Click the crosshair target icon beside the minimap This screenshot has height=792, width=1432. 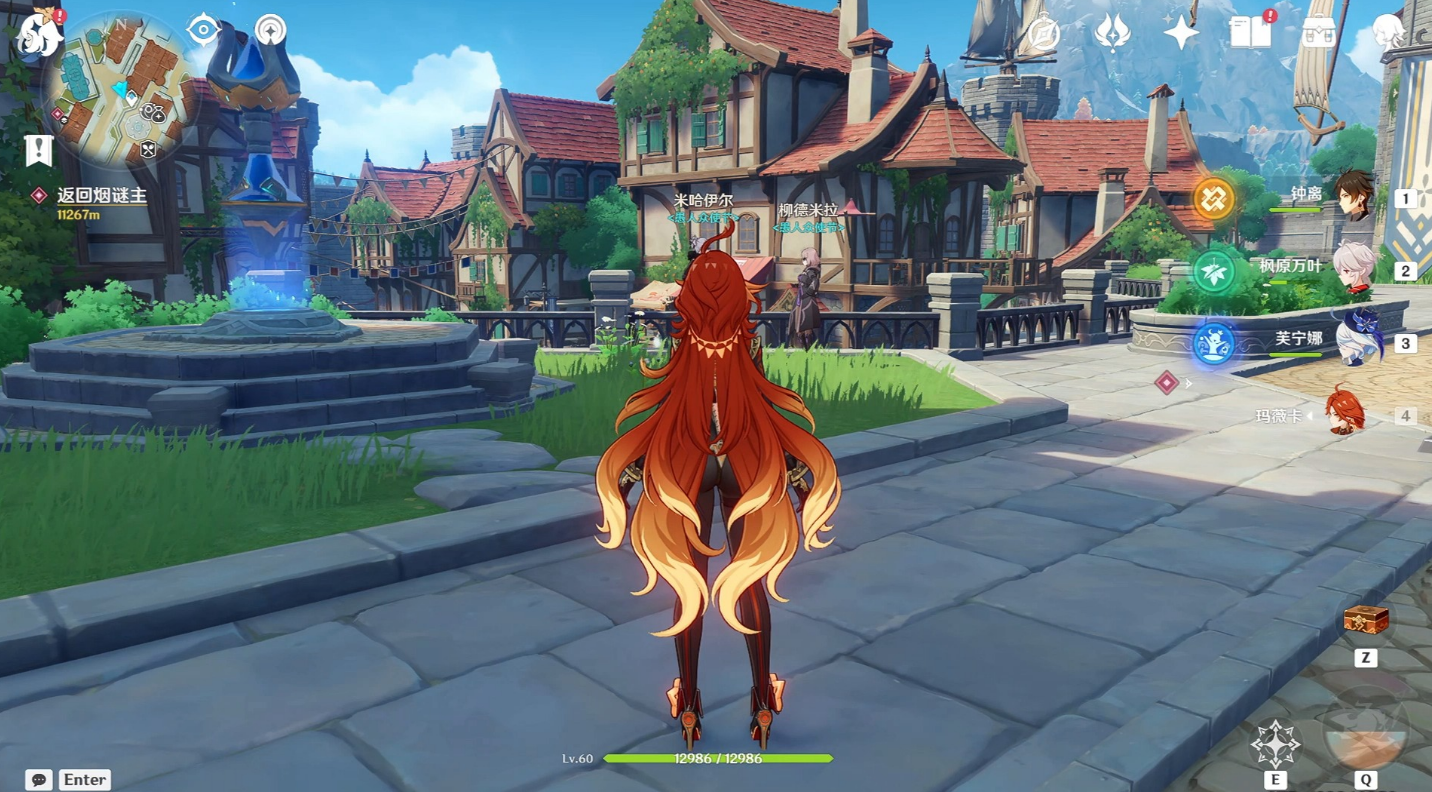[203, 31]
